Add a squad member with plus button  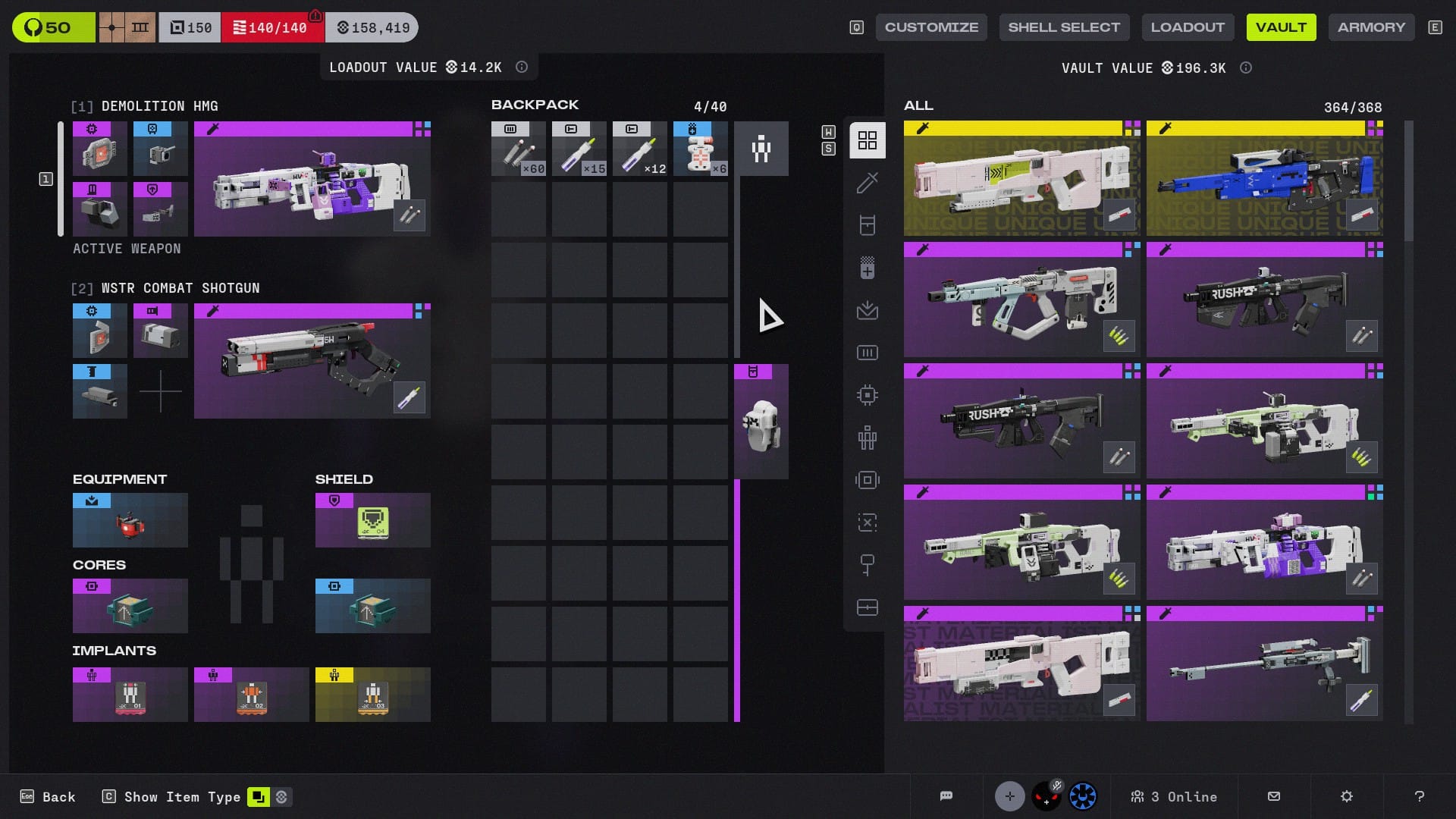(x=1009, y=796)
